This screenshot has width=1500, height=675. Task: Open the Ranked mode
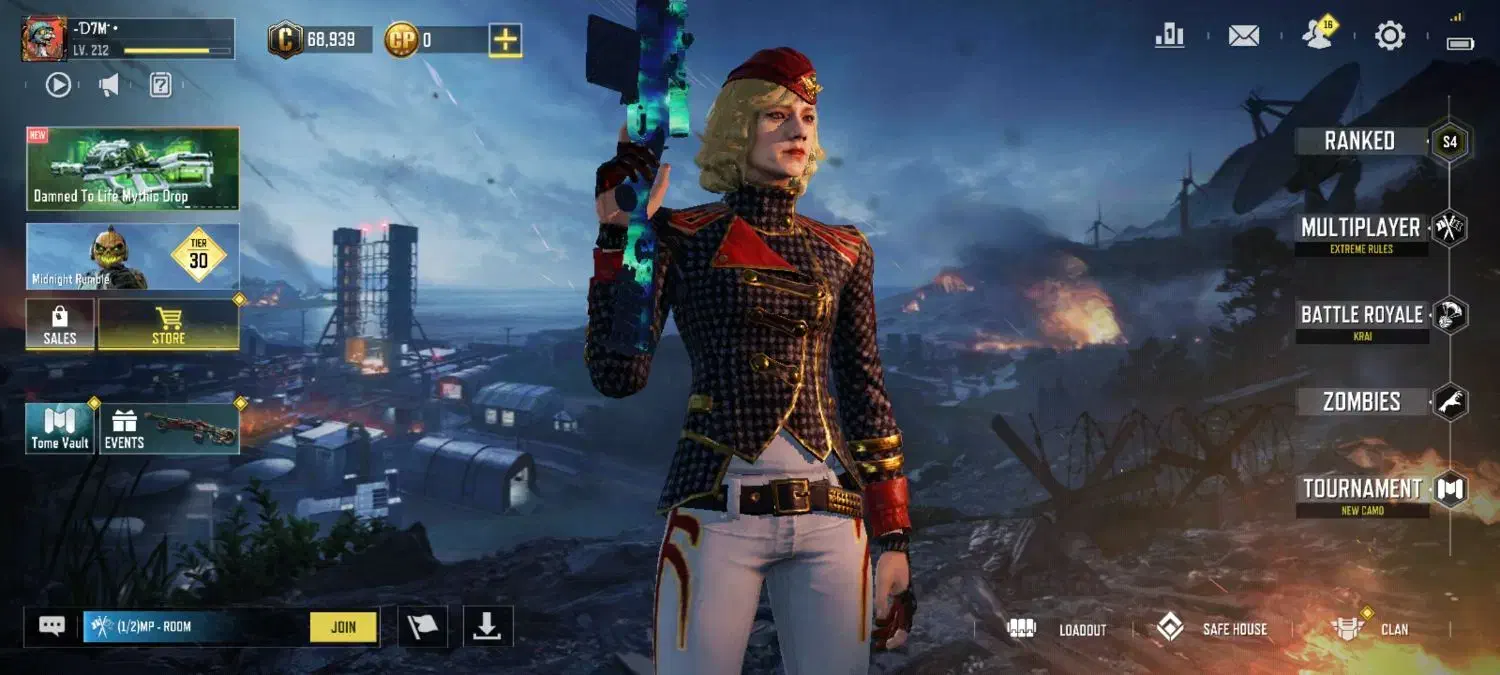click(1360, 141)
